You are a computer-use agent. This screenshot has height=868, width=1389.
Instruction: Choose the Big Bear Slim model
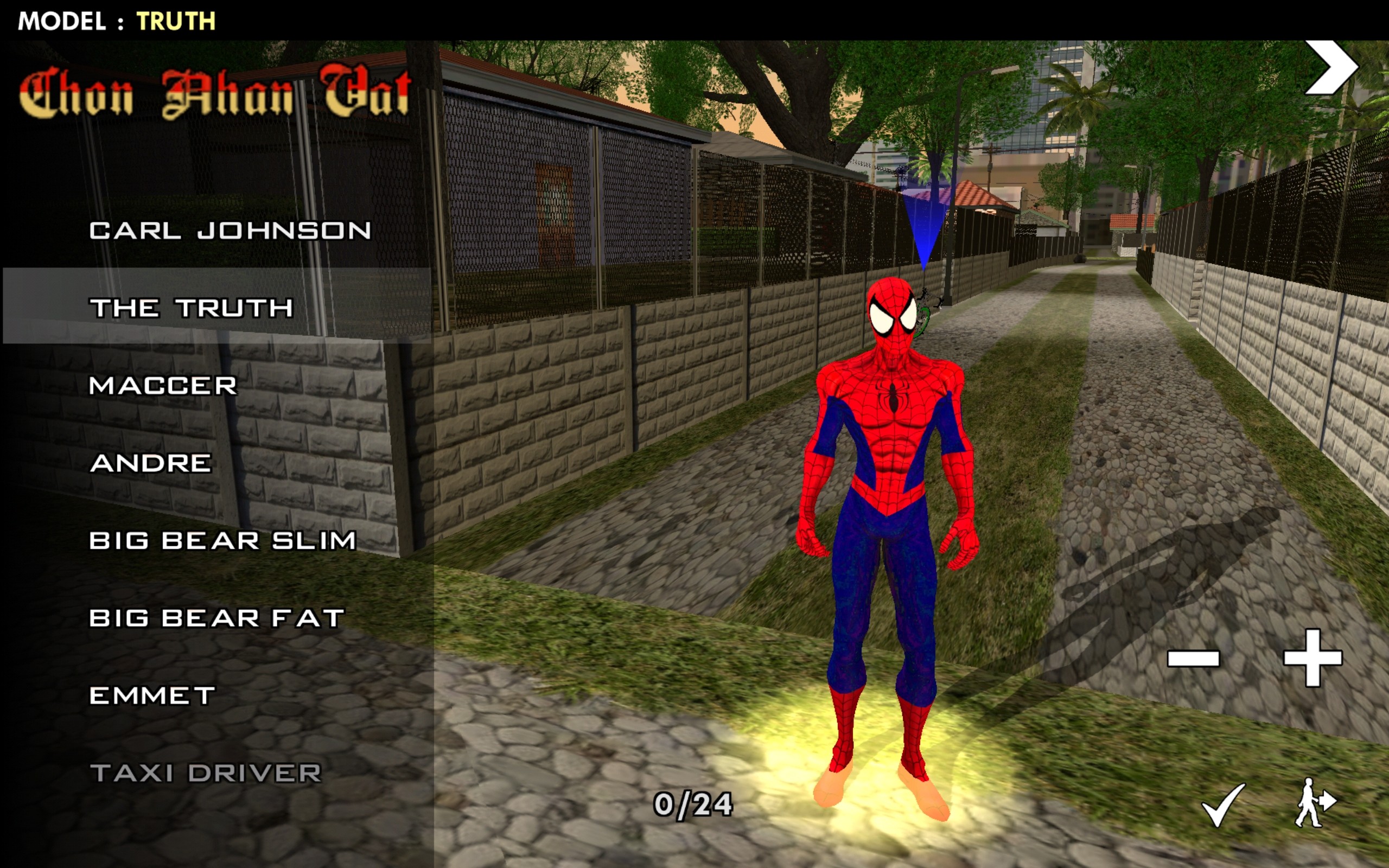222,541
